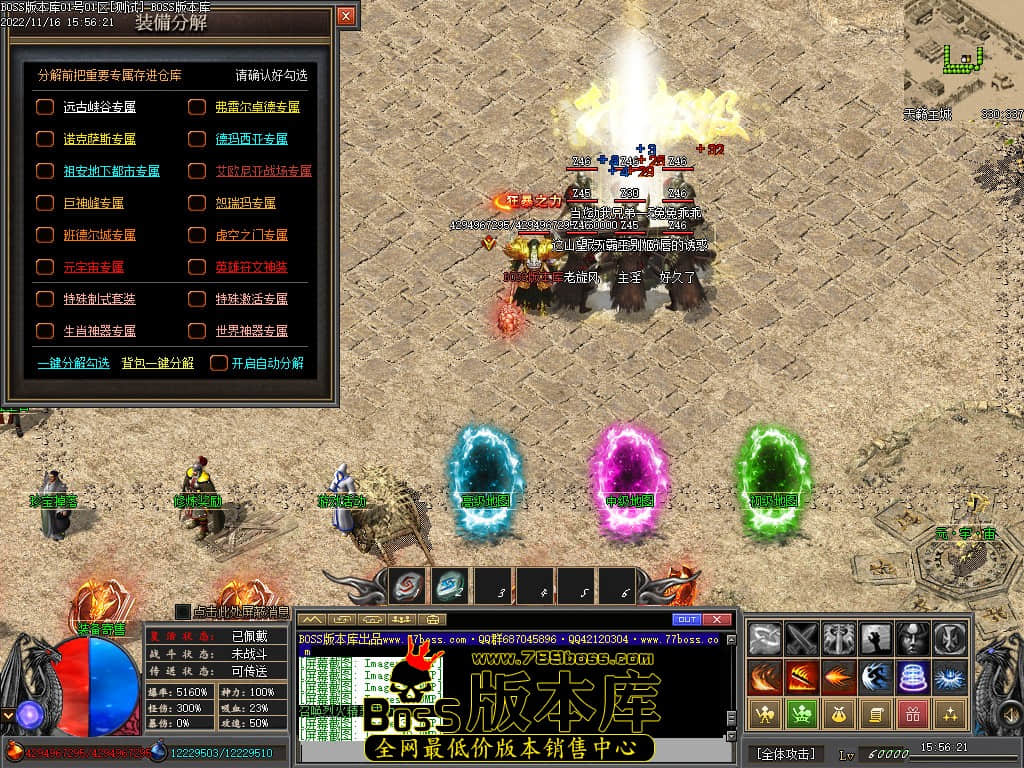
Task: Switch the 全体攻击 attack mode
Action: pos(785,753)
